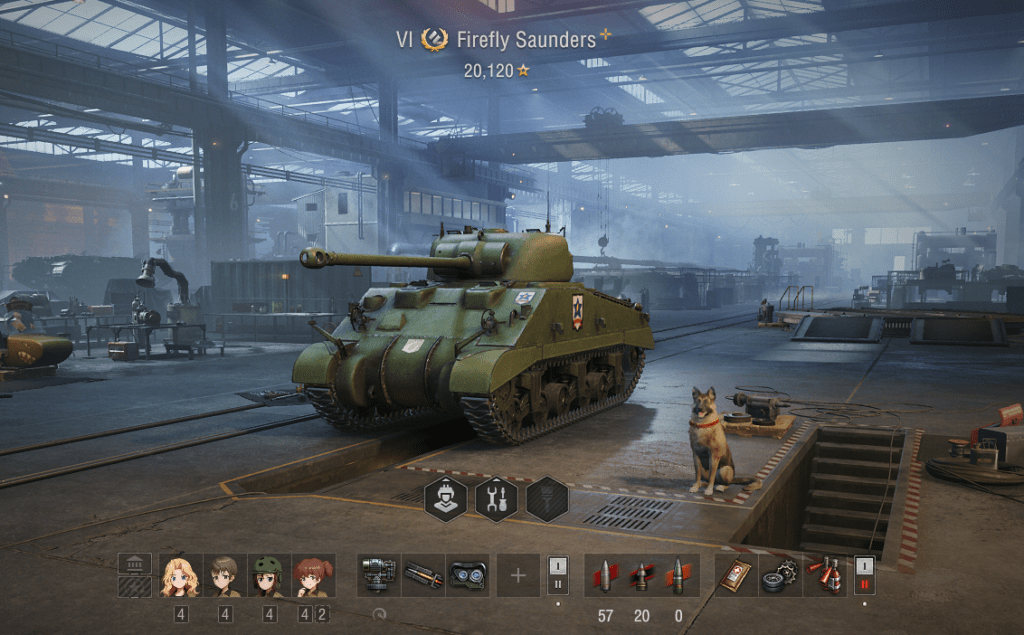1024x635 pixels.
Task: Open the first aid kit consumable slot
Action: point(736,576)
